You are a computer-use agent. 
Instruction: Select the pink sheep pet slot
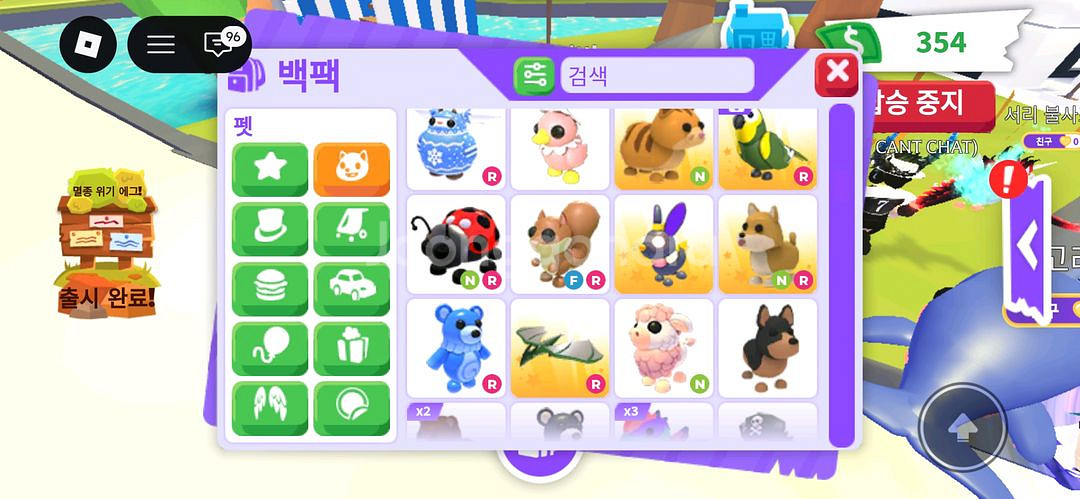[664, 348]
